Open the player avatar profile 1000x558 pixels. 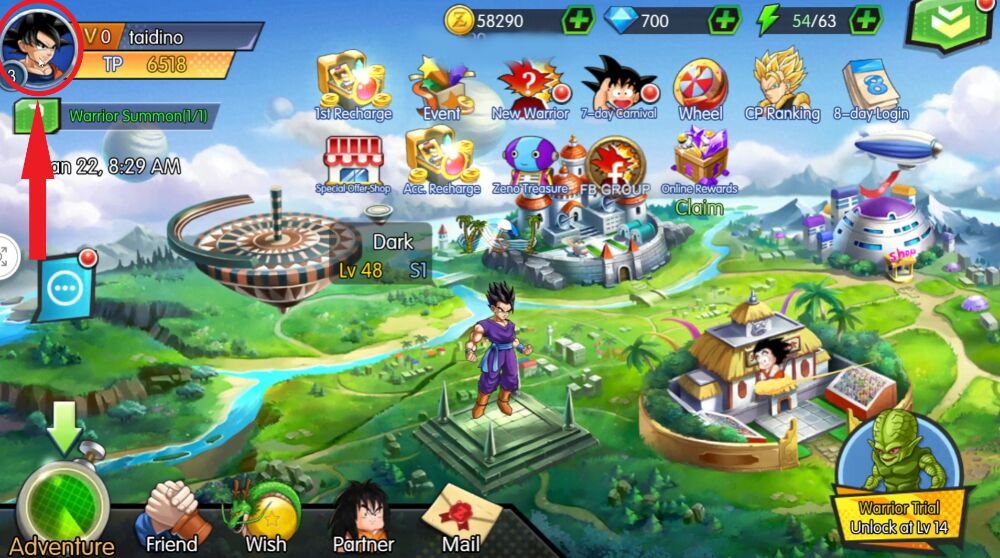(x=40, y=44)
